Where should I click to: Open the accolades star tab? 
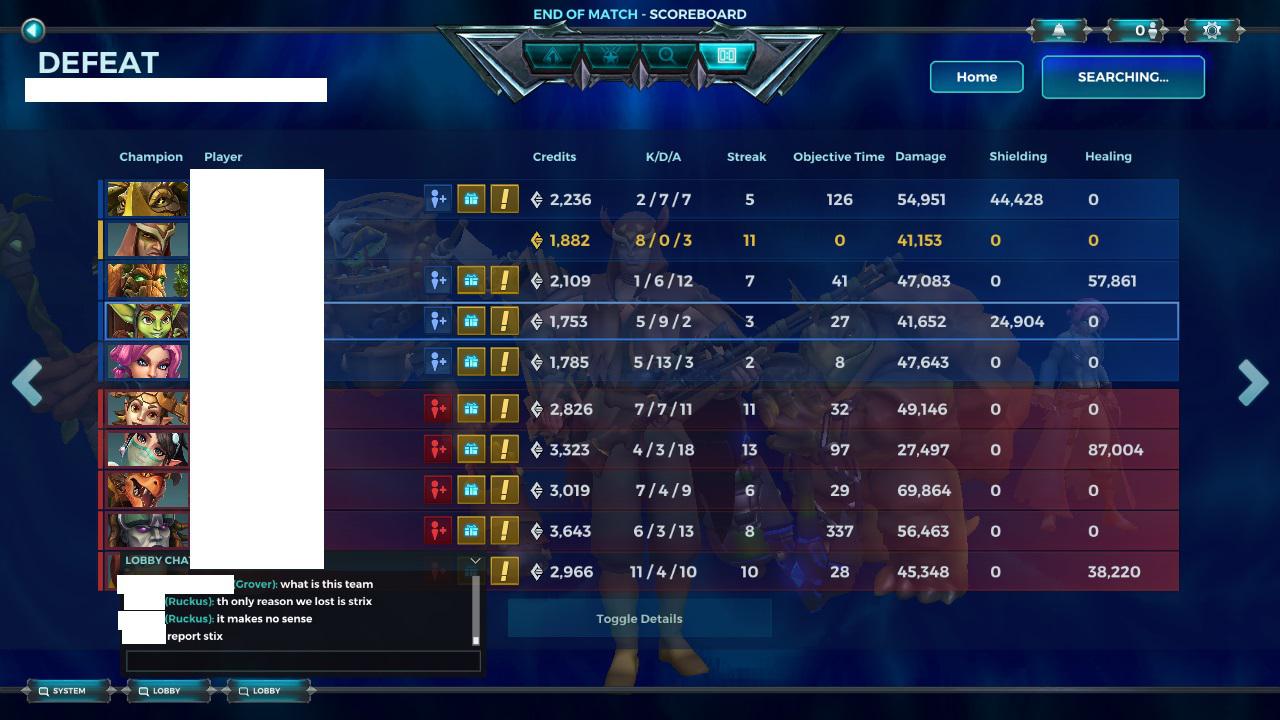(x=608, y=57)
